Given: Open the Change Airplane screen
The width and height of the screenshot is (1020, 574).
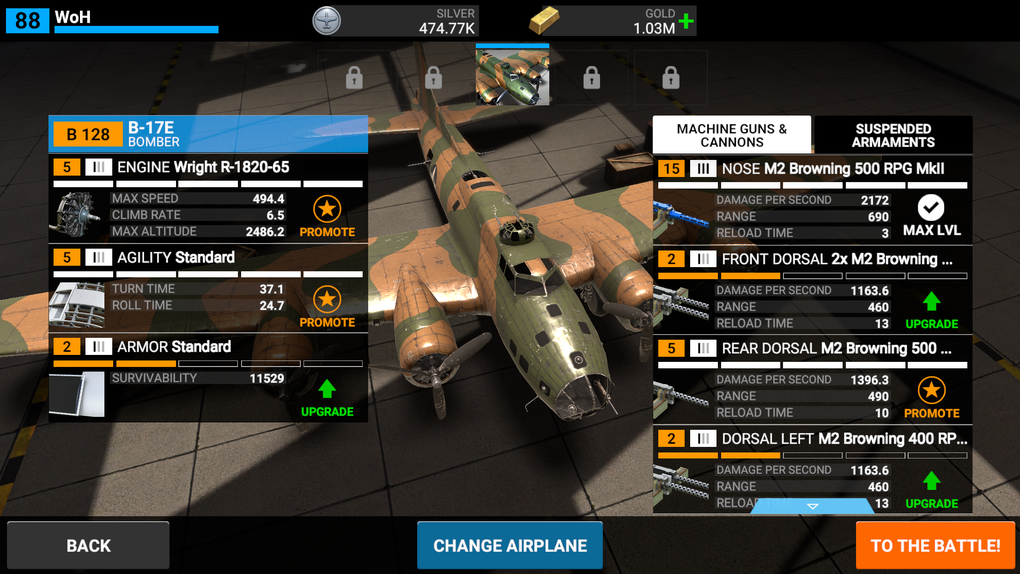Looking at the screenshot, I should point(510,546).
